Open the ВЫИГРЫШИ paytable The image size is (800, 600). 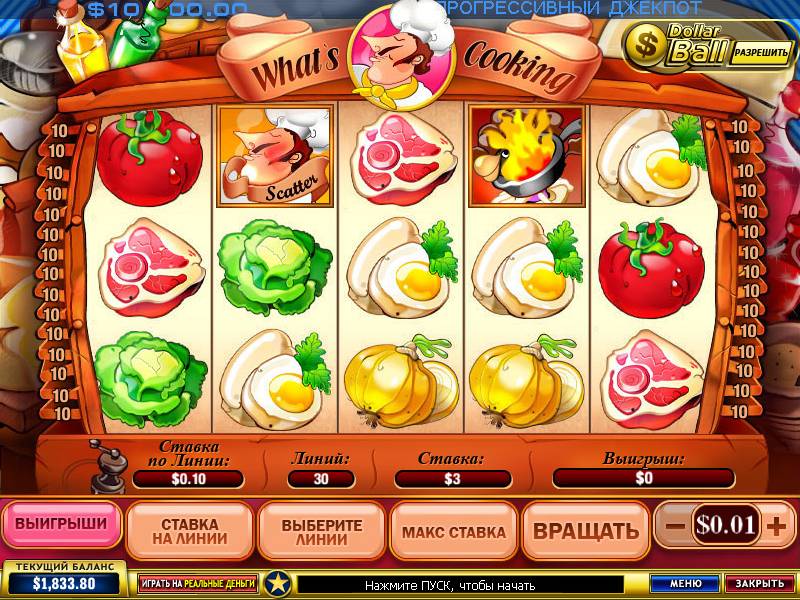pyautogui.click(x=62, y=523)
